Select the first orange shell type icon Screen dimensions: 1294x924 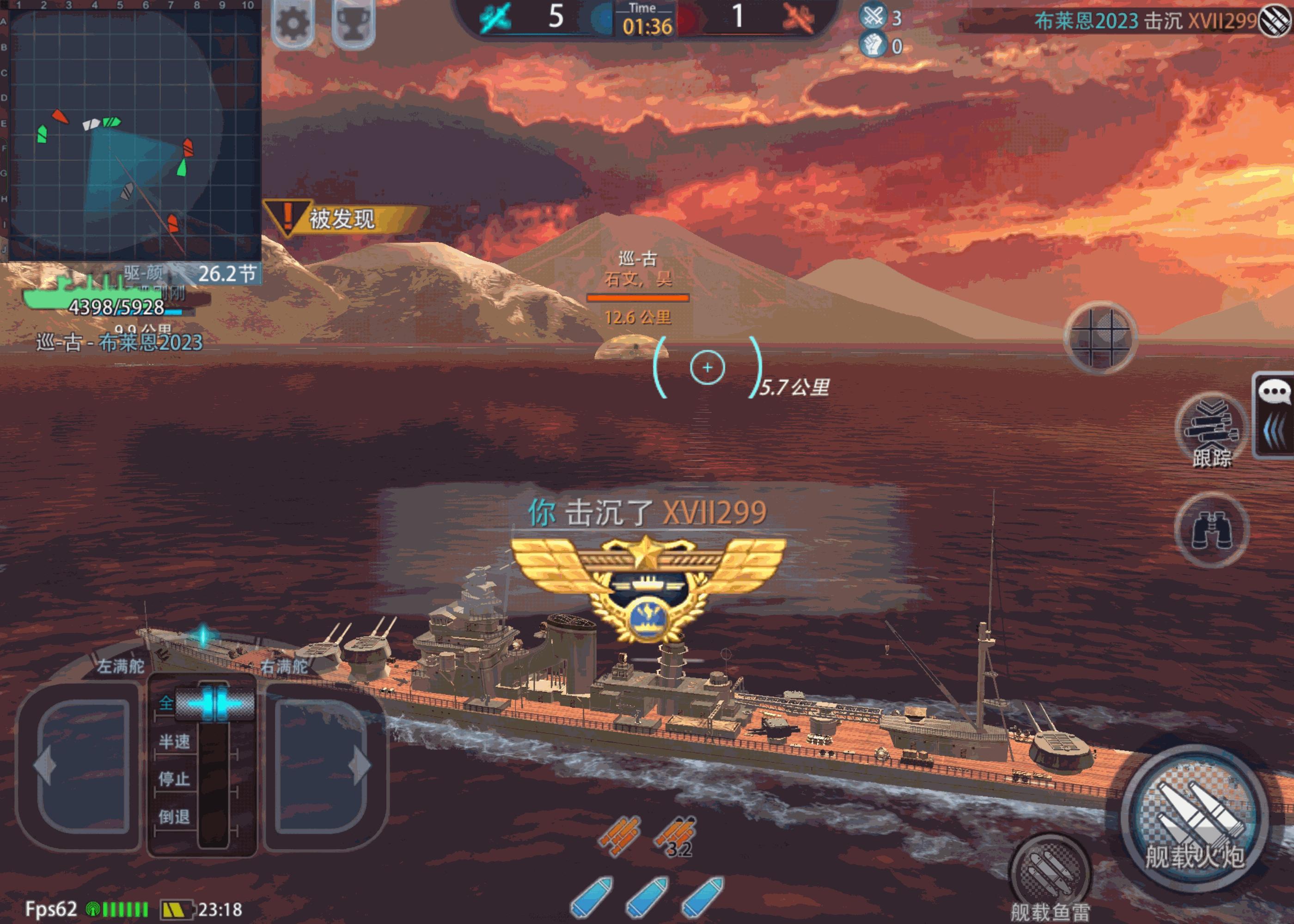click(x=620, y=835)
